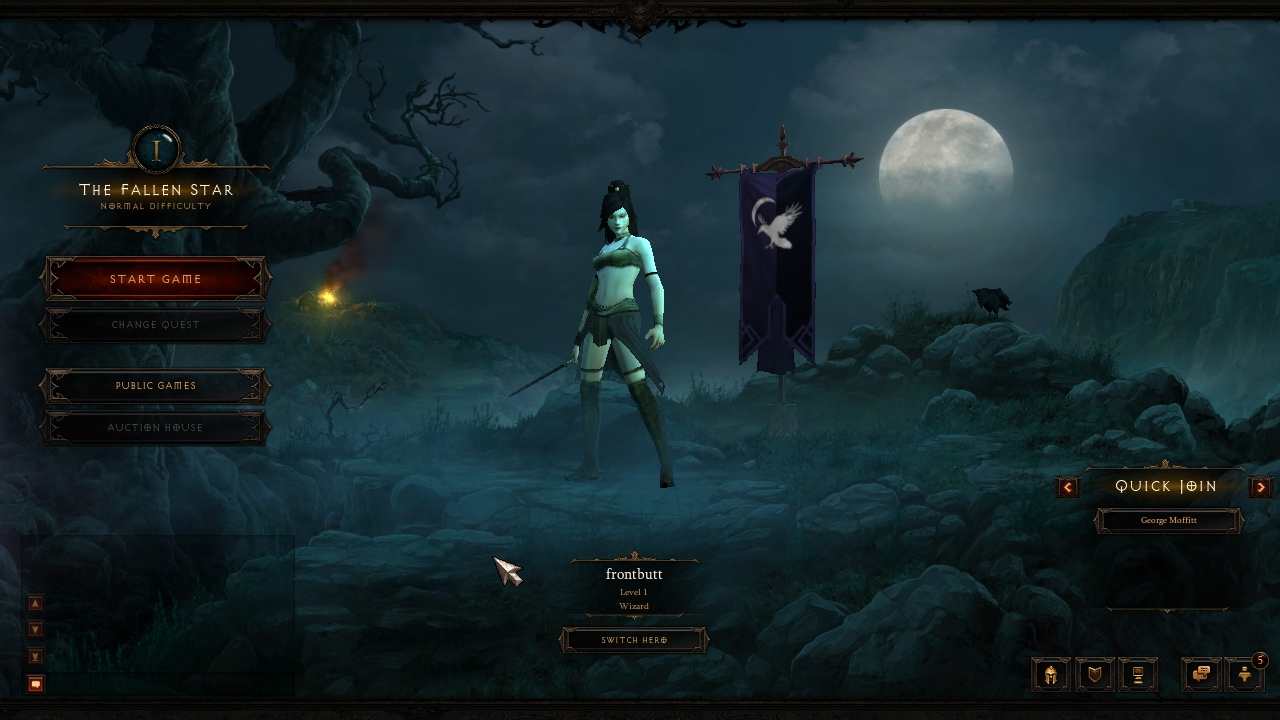This screenshot has height=720, width=1280.
Task: Click the Quick Join right arrow
Action: 1261,487
